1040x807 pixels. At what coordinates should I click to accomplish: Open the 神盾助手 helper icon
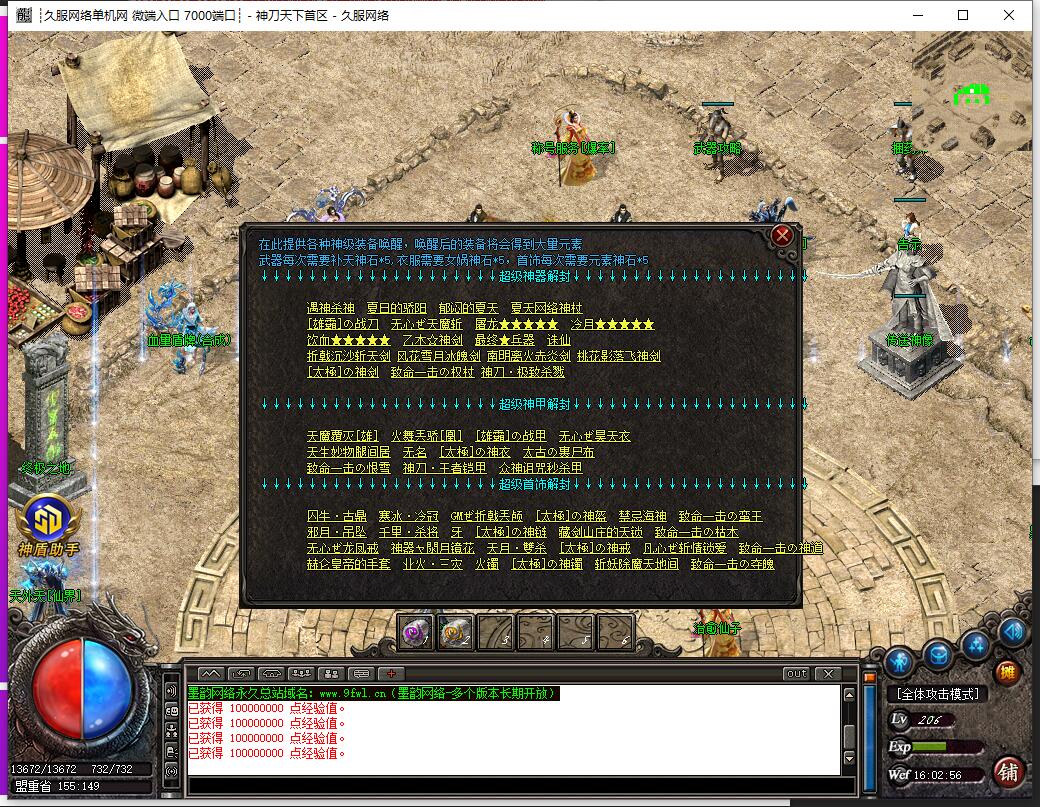[46, 520]
